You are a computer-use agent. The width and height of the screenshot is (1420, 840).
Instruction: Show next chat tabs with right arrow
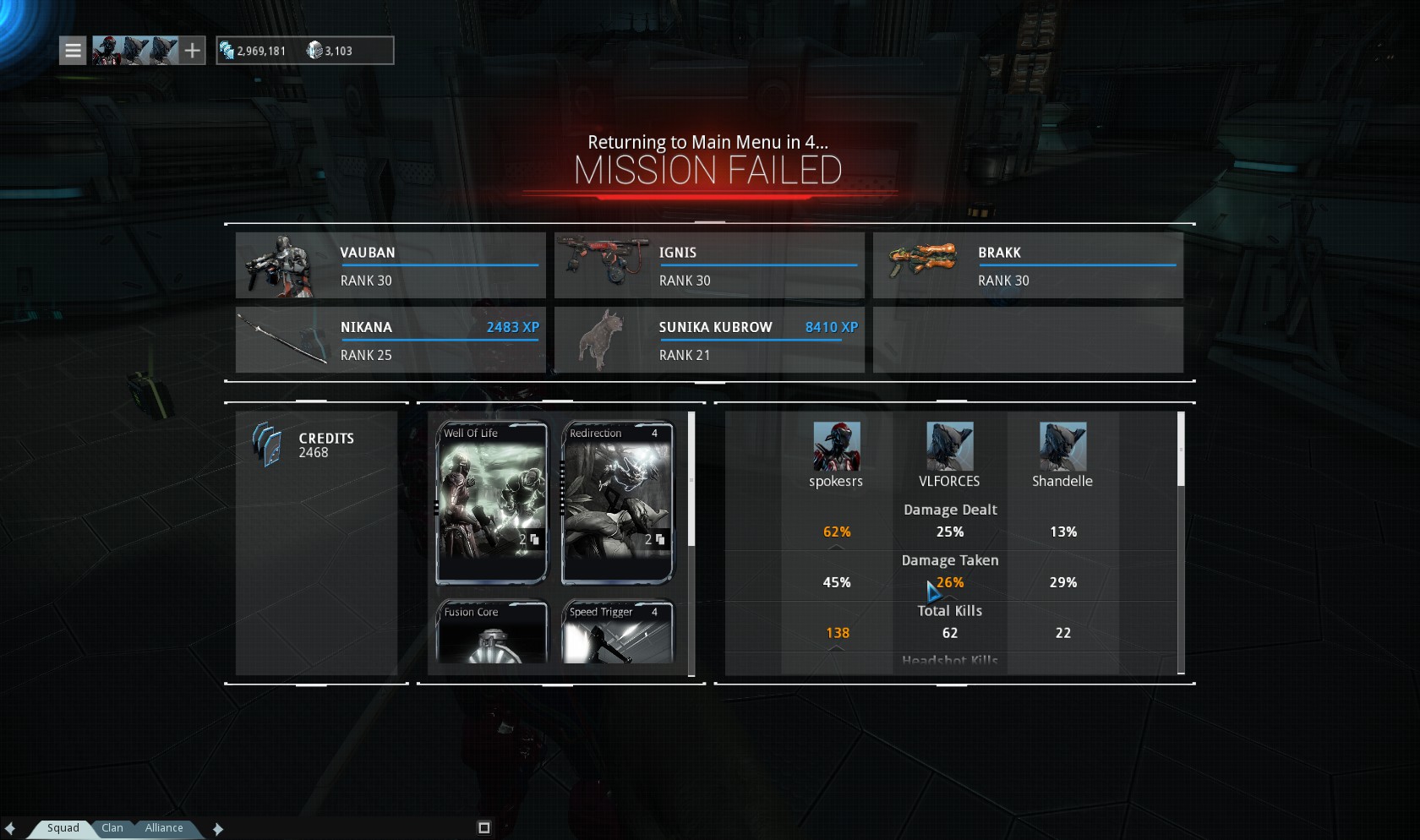[x=218, y=829]
